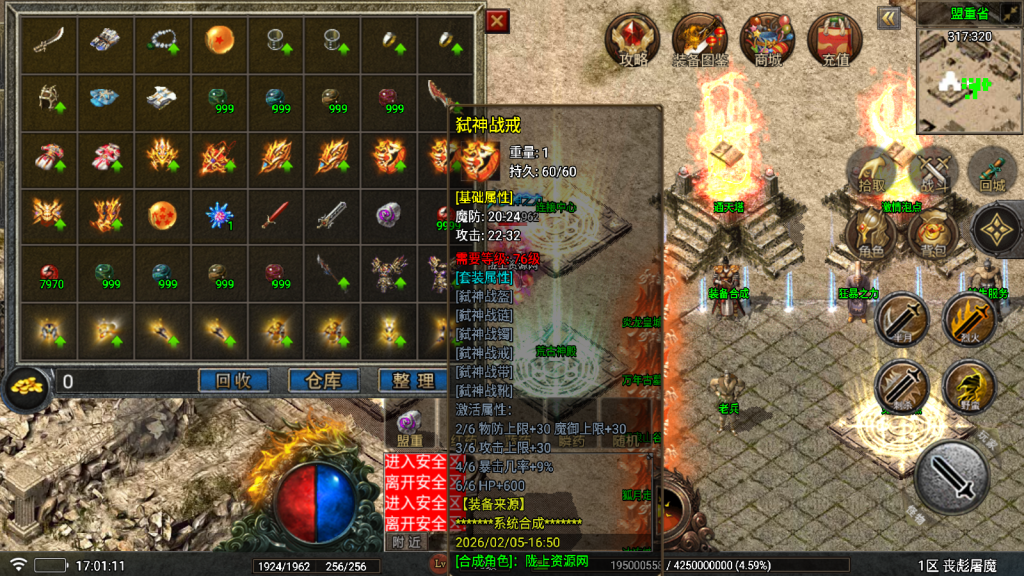Toggle the 战斗 combat mode button
The image size is (1024, 576).
[x=934, y=170]
